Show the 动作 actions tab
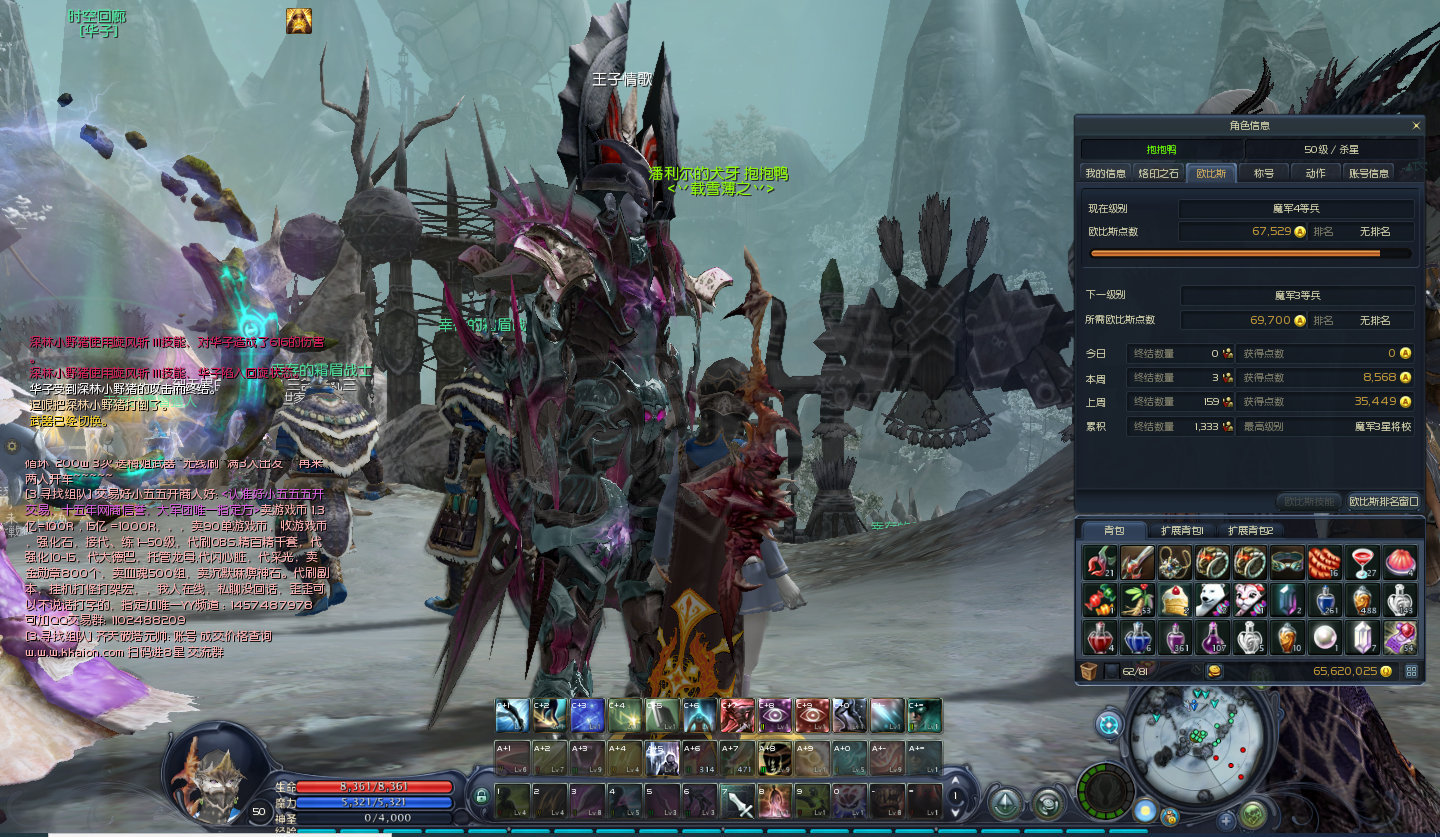The height and width of the screenshot is (837, 1440). pyautogui.click(x=1315, y=173)
